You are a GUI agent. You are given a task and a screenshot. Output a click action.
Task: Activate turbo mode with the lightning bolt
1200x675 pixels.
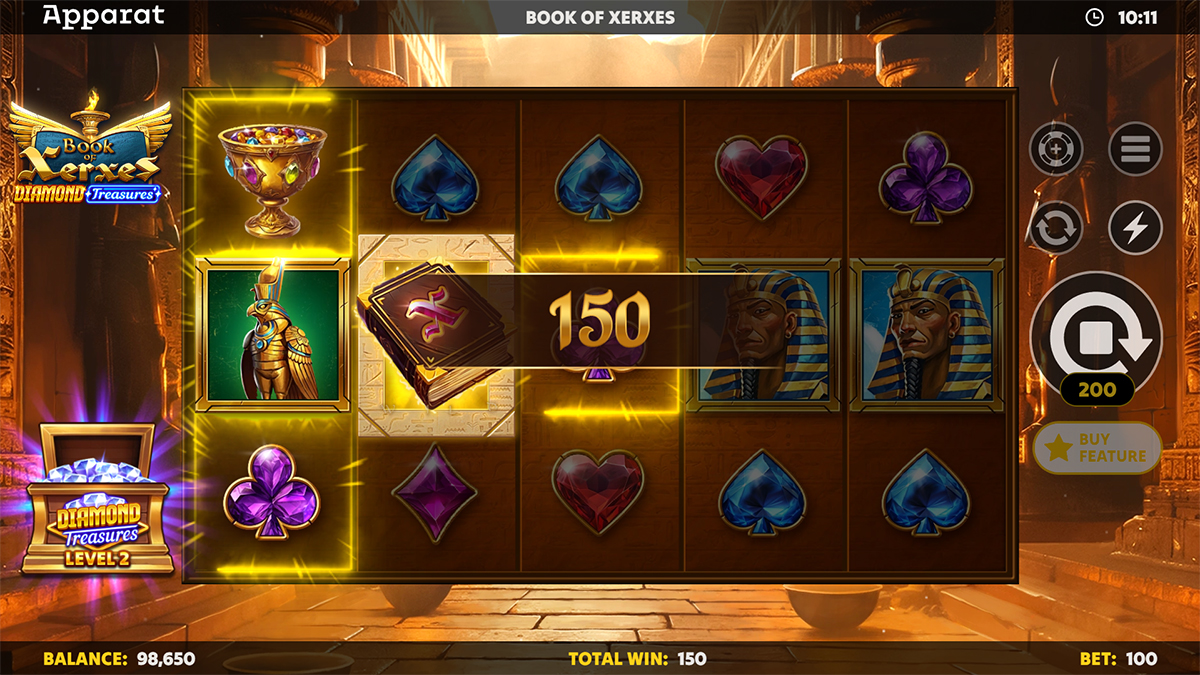1135,228
